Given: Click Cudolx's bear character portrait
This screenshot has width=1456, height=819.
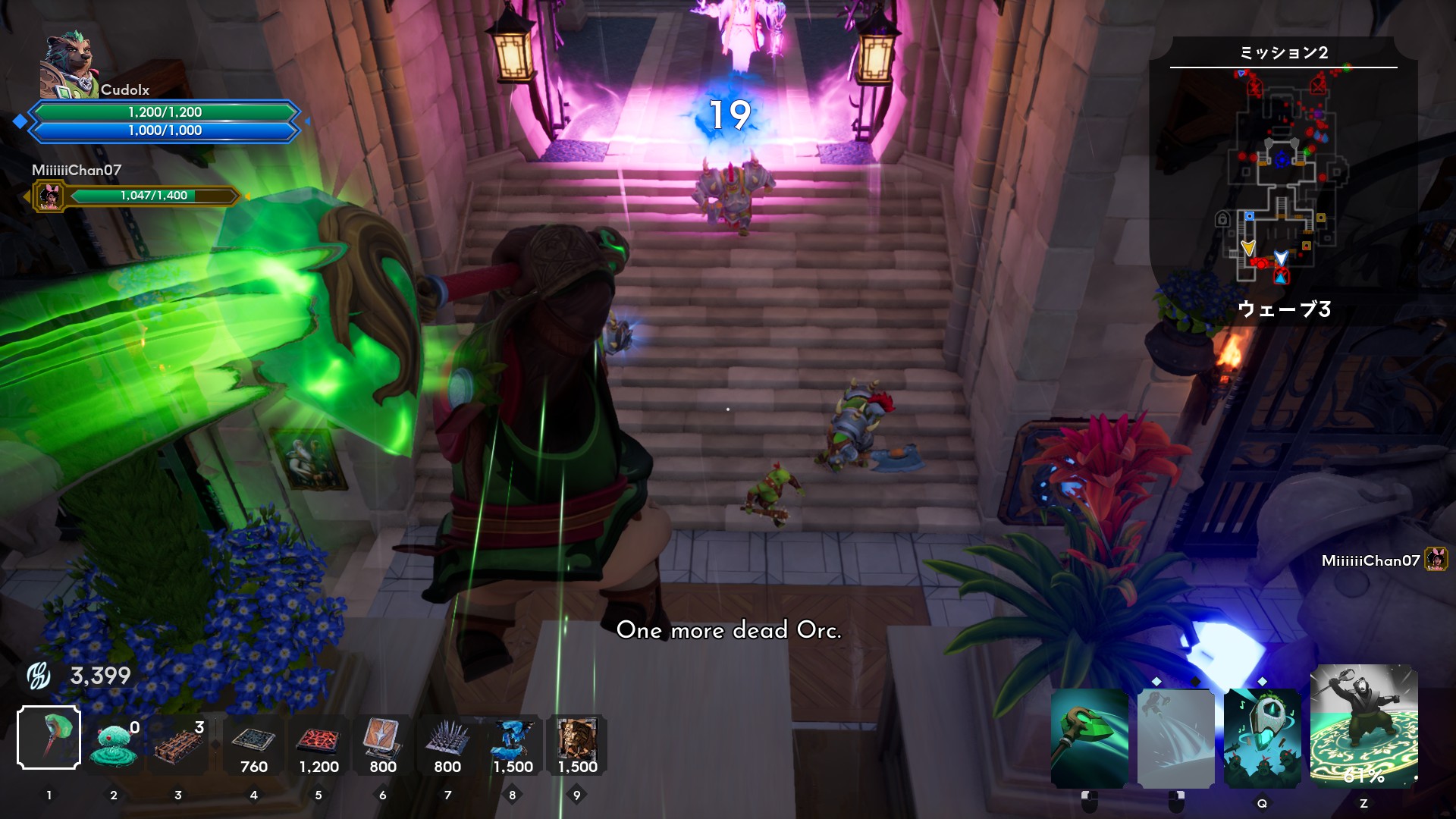Looking at the screenshot, I should pyautogui.click(x=68, y=67).
